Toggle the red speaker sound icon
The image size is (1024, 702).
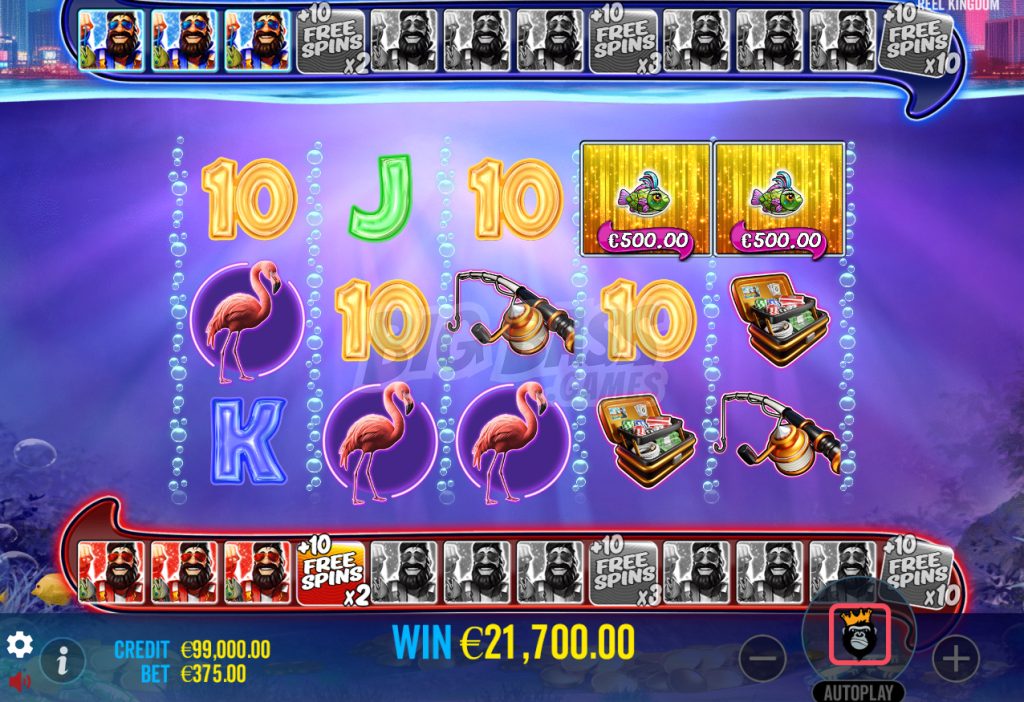click(19, 681)
